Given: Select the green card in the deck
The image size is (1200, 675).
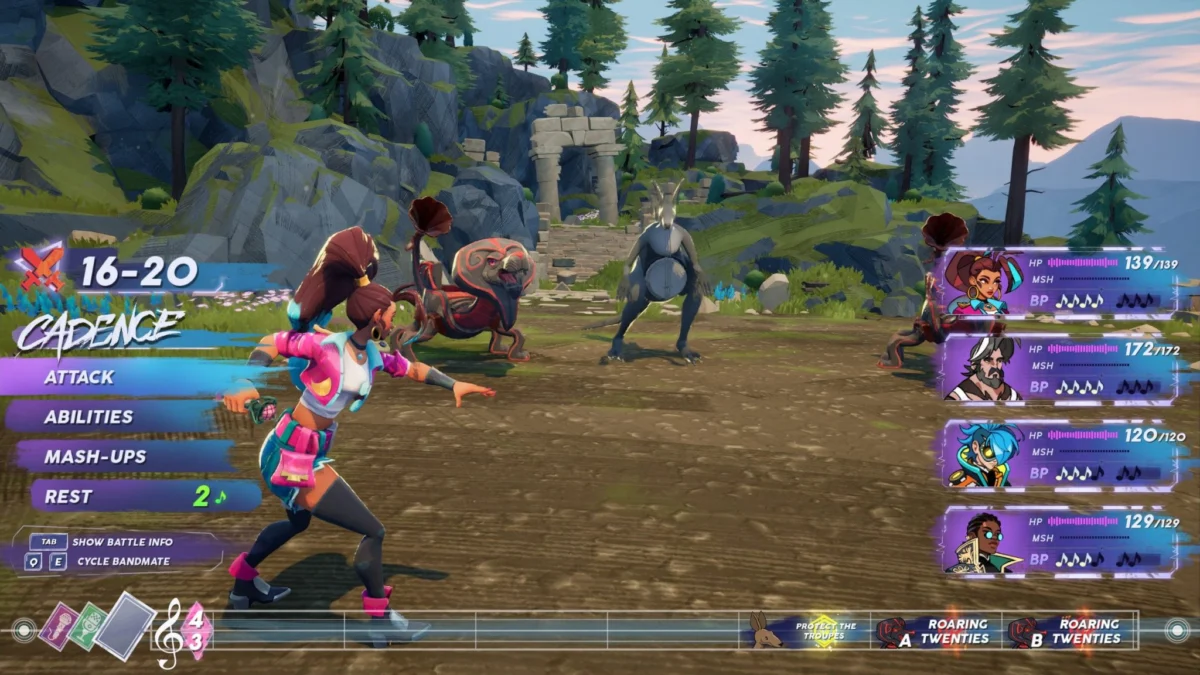Looking at the screenshot, I should (88, 627).
